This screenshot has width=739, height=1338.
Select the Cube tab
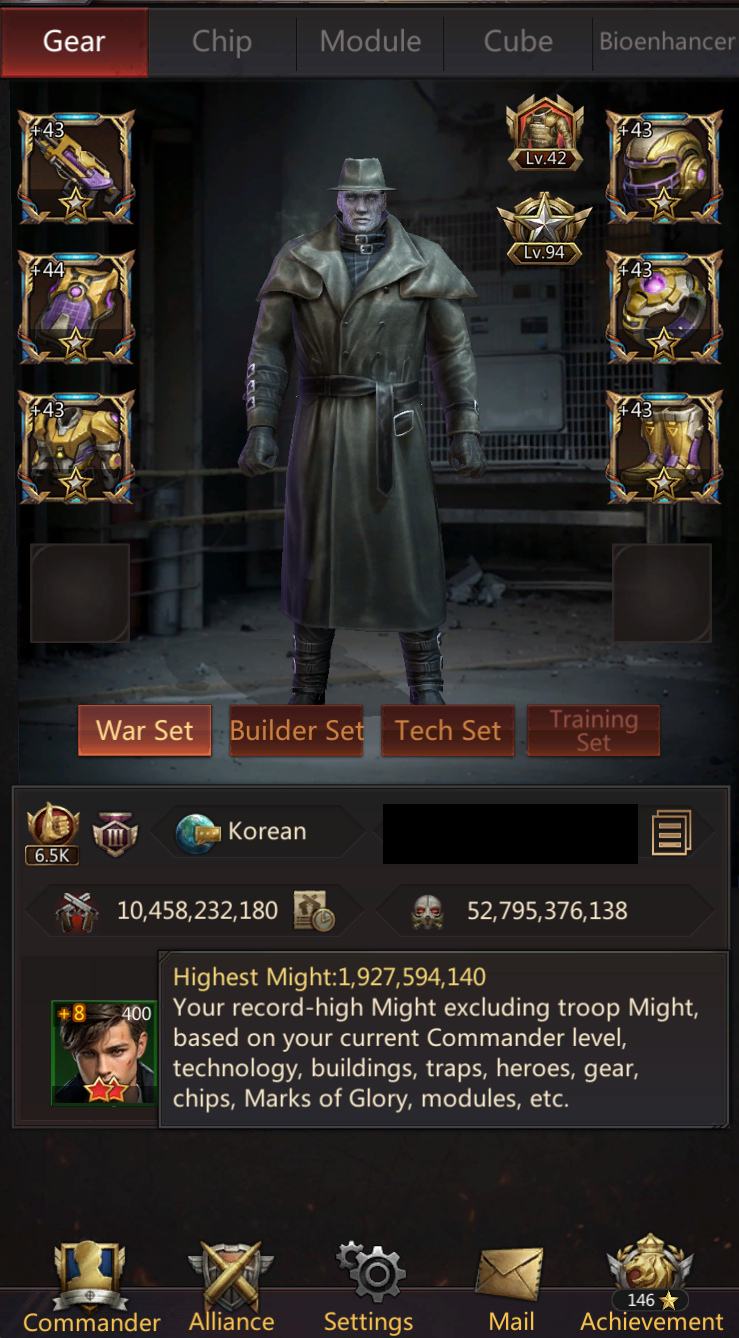pos(518,42)
